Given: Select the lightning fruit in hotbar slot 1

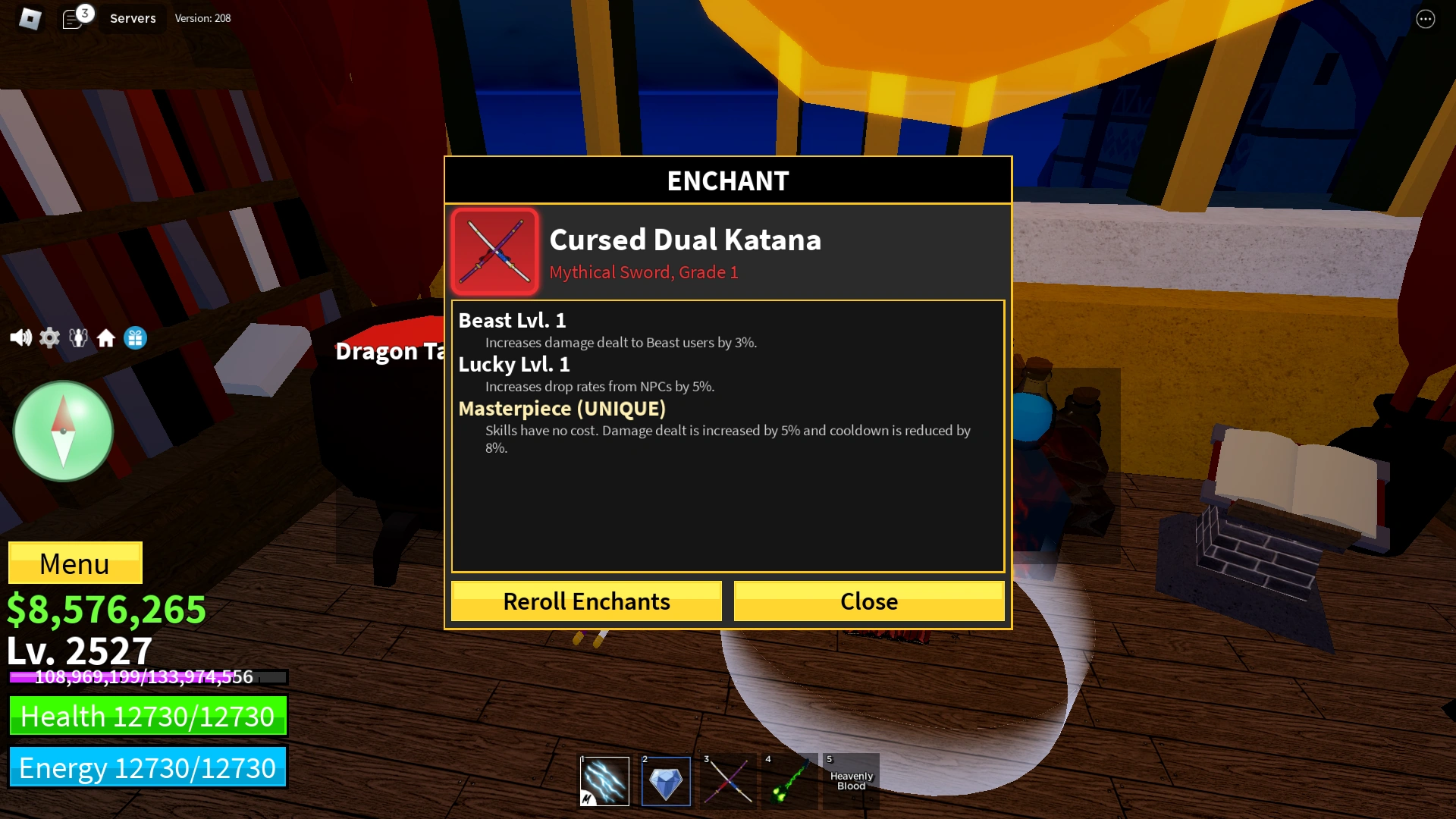Looking at the screenshot, I should tap(604, 781).
